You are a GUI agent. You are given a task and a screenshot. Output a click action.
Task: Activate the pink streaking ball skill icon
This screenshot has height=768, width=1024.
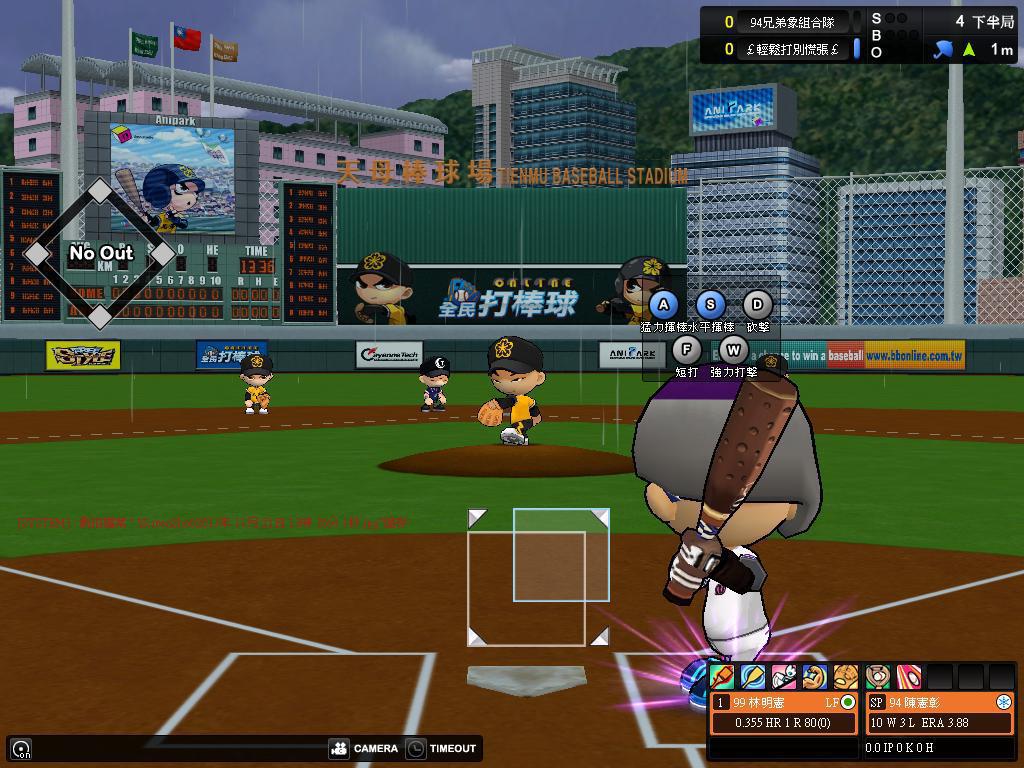coord(908,677)
